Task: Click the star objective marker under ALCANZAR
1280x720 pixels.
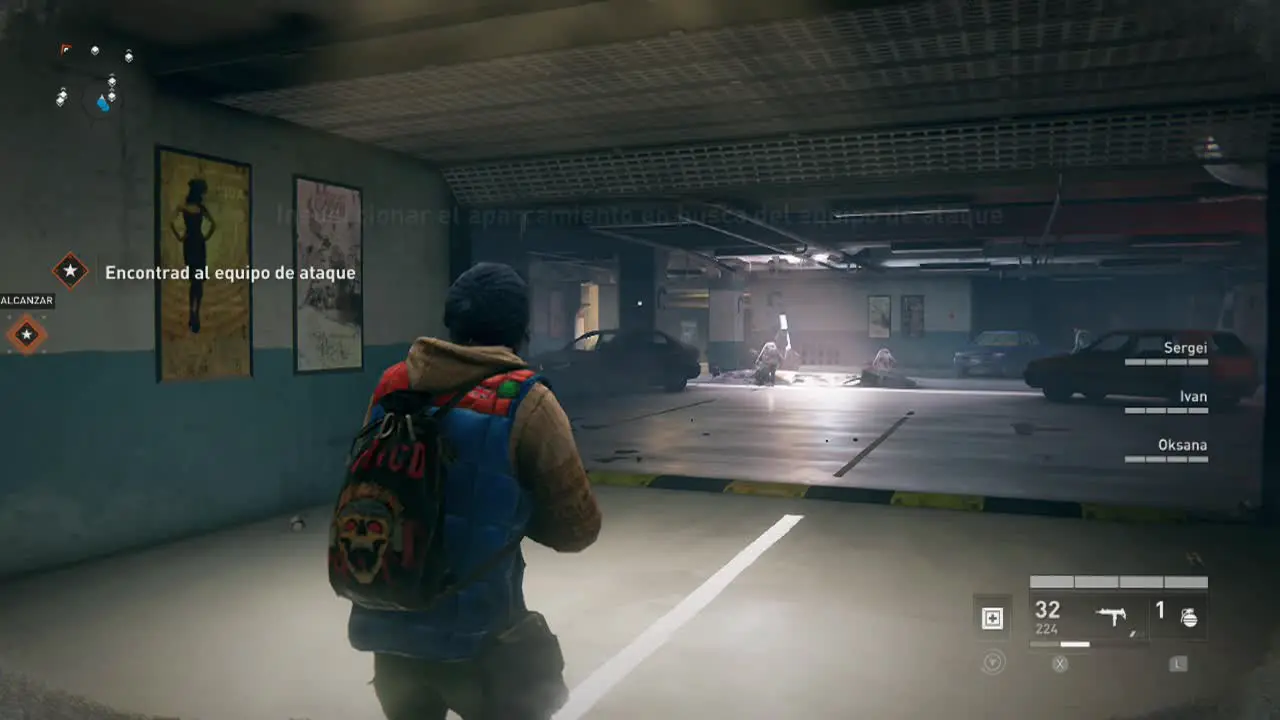Action: pos(27,334)
